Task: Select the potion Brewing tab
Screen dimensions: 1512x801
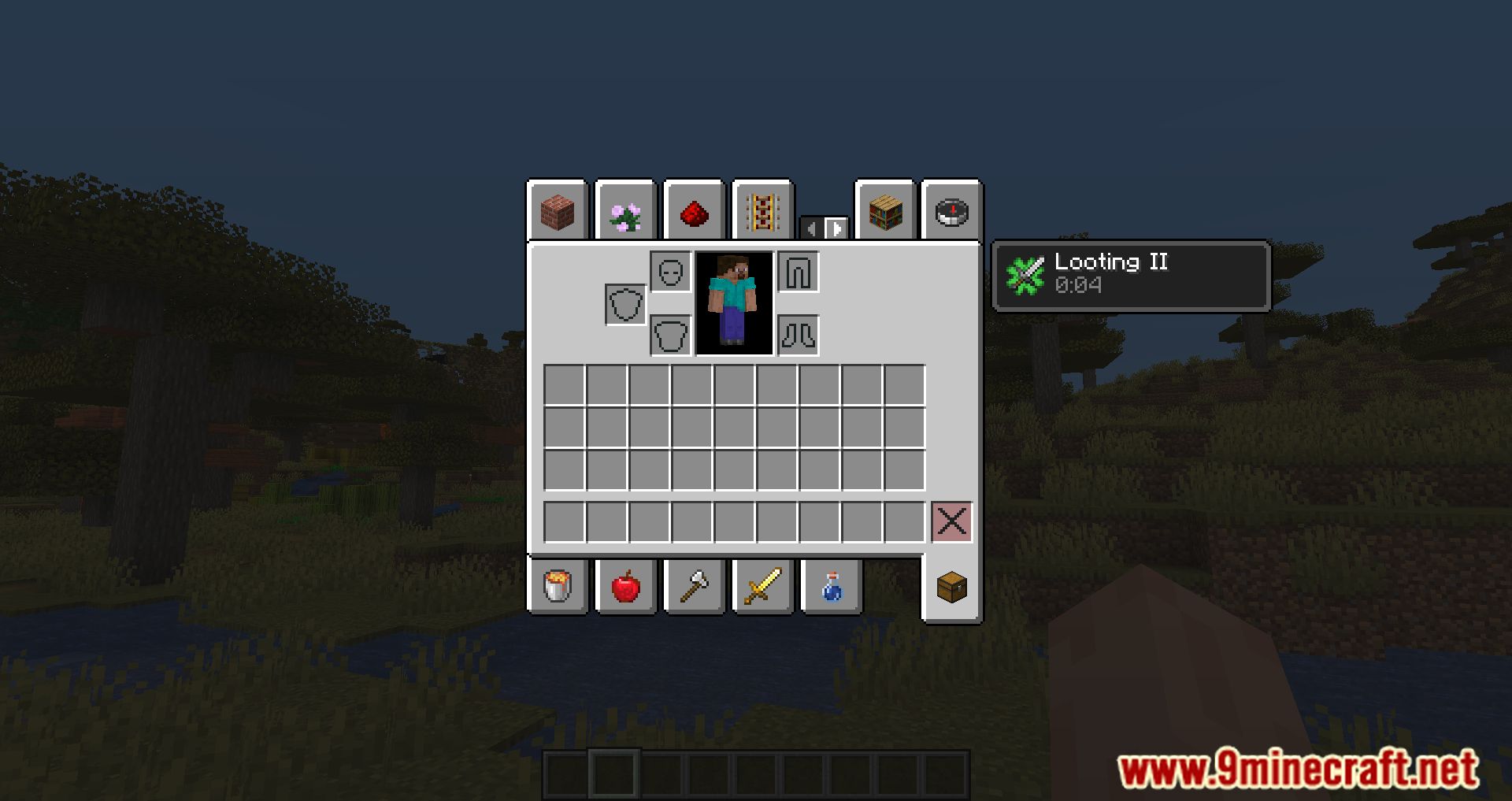Action: [829, 586]
